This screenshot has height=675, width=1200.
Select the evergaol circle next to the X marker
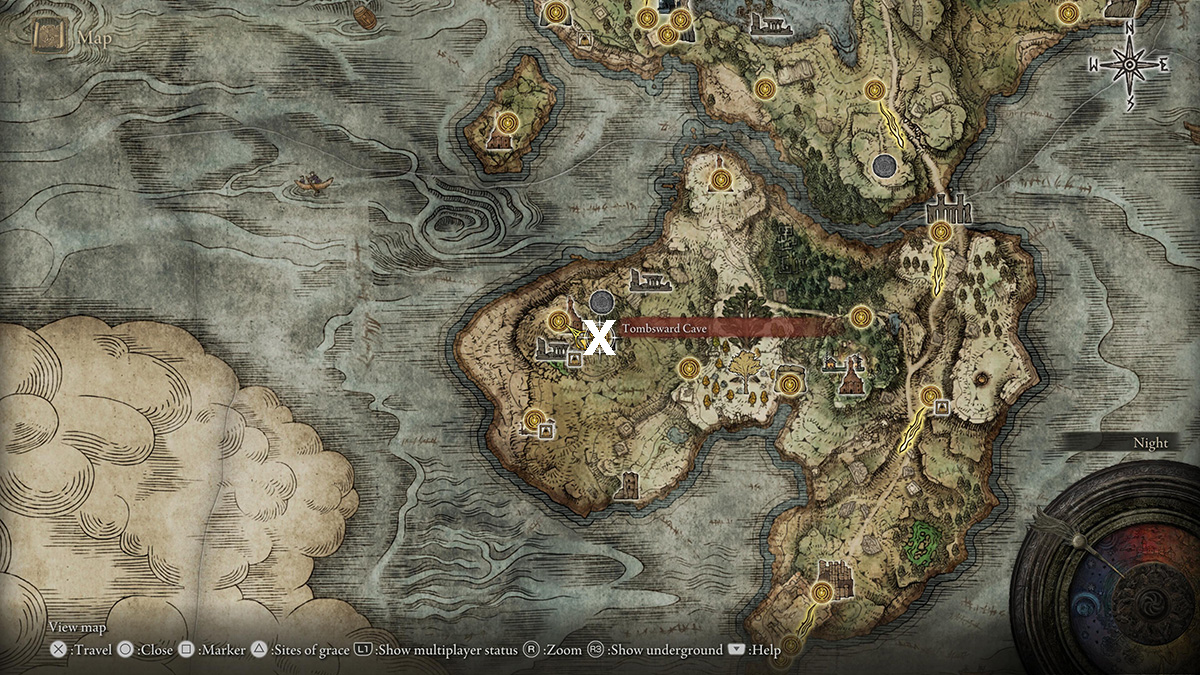(x=602, y=301)
